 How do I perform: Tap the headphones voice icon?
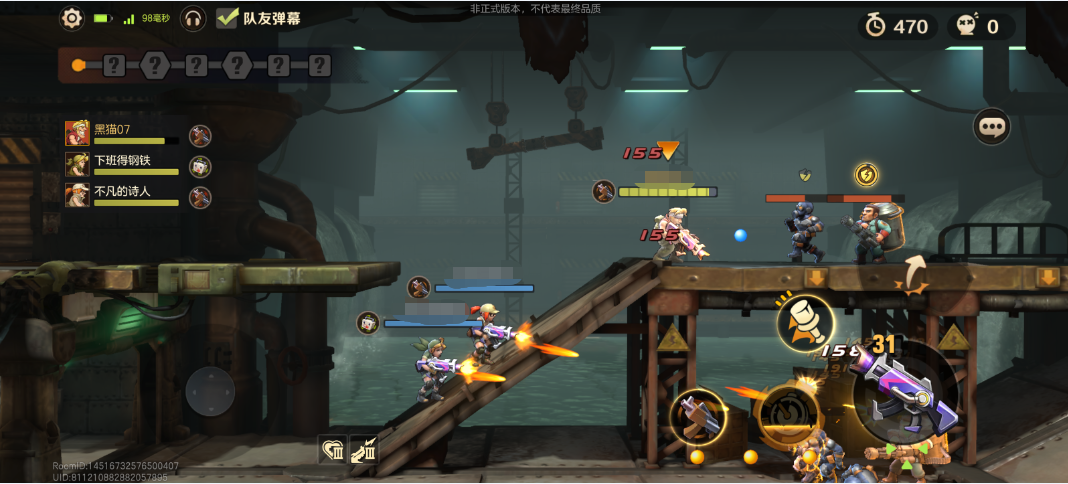pyautogui.click(x=193, y=18)
